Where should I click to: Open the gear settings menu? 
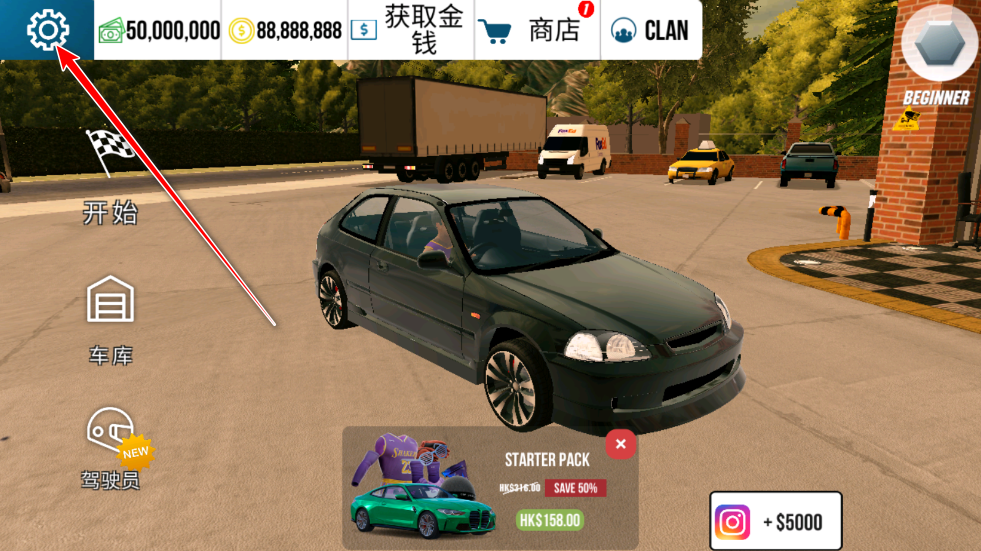tap(46, 30)
